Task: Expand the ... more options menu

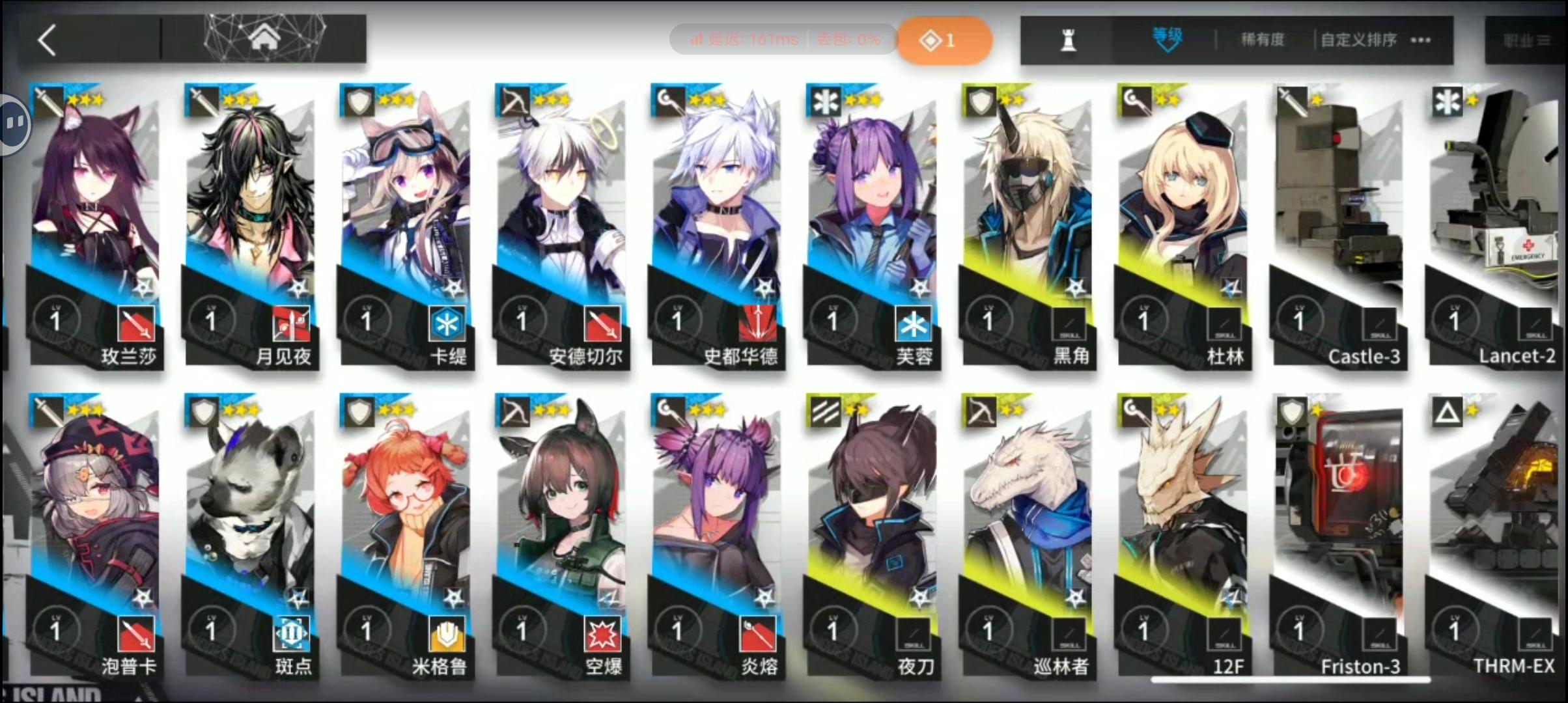Action: click(x=1420, y=40)
